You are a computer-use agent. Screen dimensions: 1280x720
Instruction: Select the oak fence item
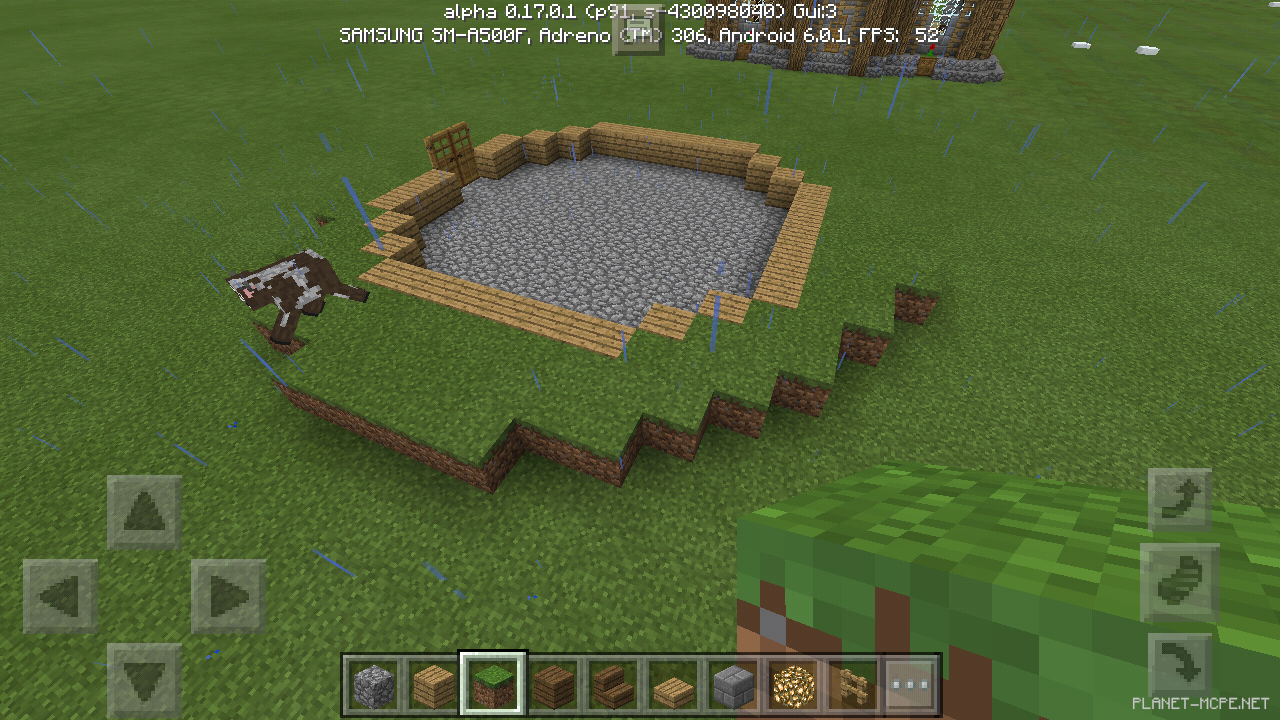point(851,684)
